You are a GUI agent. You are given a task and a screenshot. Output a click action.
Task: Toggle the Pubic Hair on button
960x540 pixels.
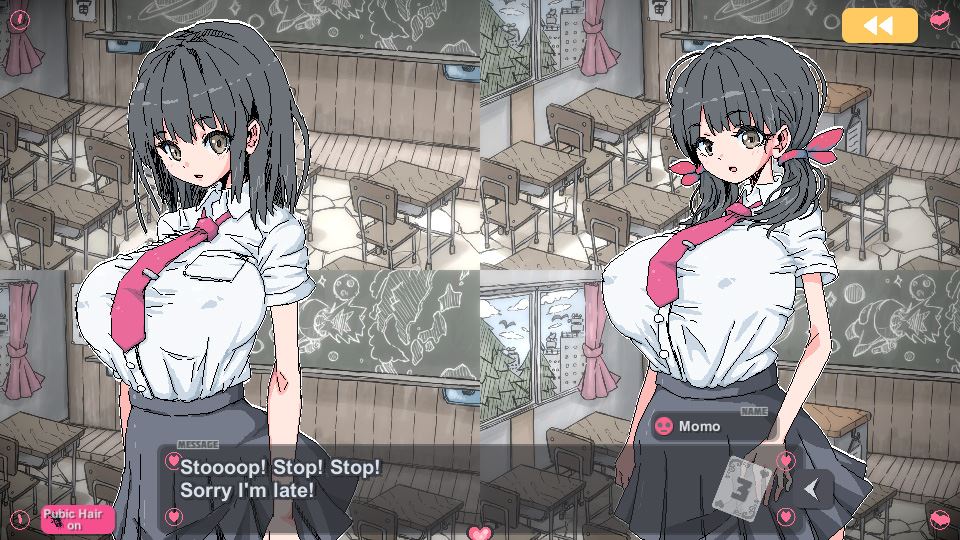coord(78,519)
